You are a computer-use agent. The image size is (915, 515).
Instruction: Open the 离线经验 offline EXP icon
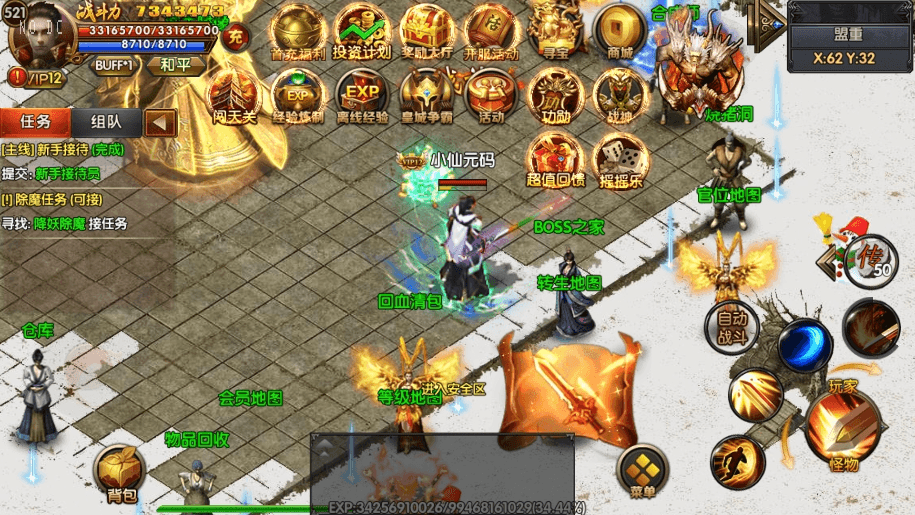[x=362, y=96]
